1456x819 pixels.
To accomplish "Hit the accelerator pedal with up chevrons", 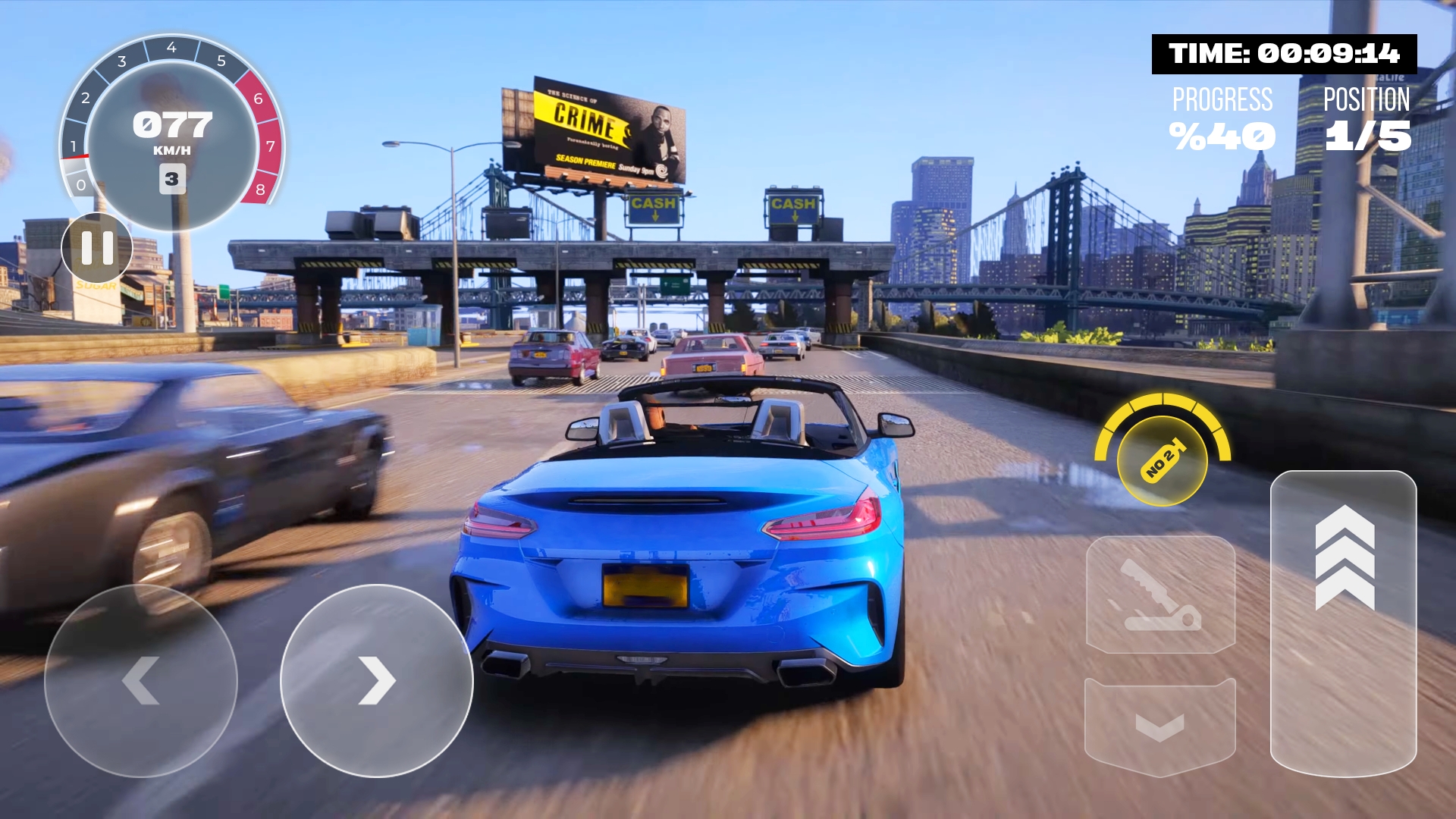I will [1343, 622].
